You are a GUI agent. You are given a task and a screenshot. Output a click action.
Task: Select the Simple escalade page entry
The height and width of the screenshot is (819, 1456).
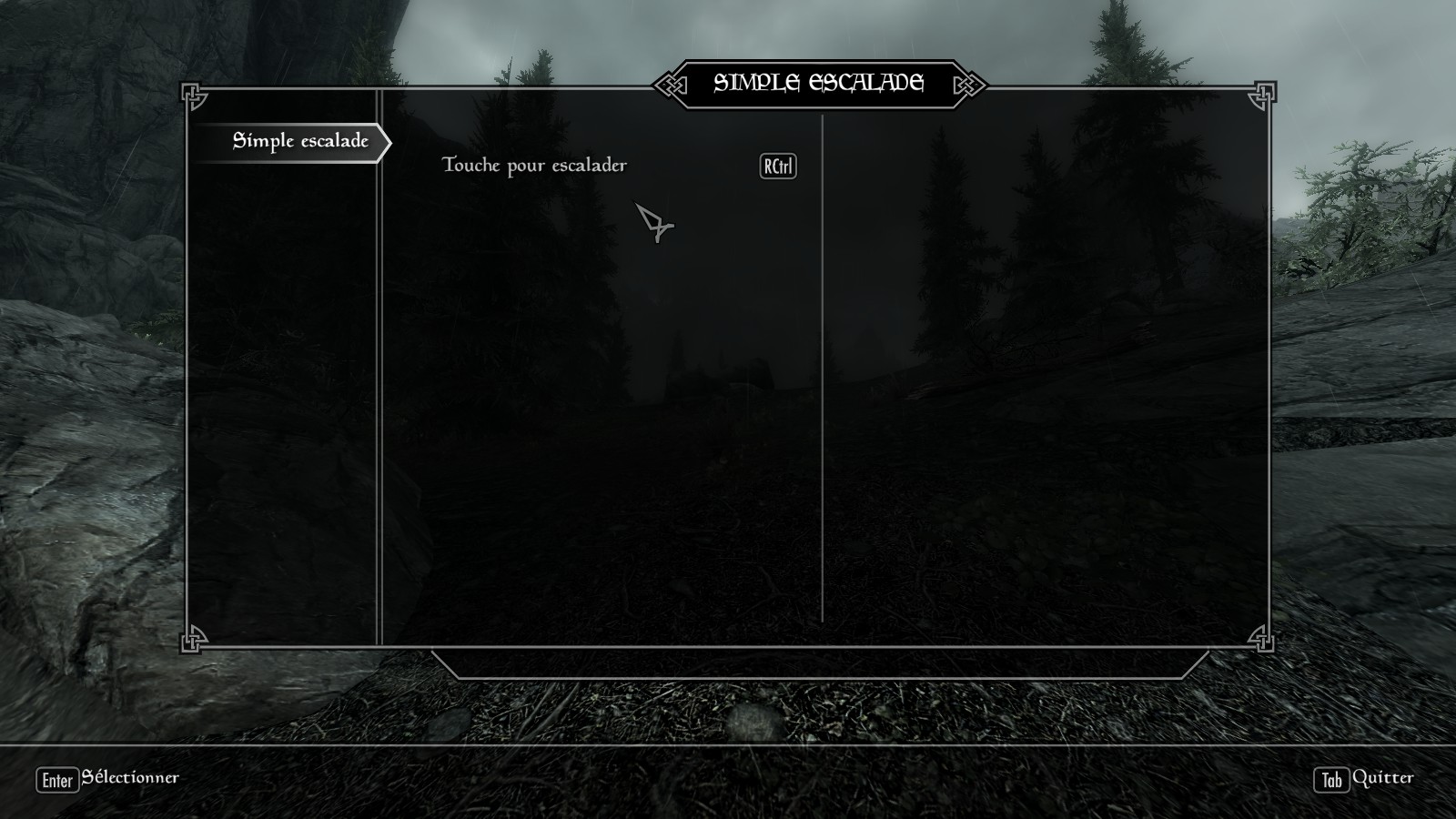[300, 141]
